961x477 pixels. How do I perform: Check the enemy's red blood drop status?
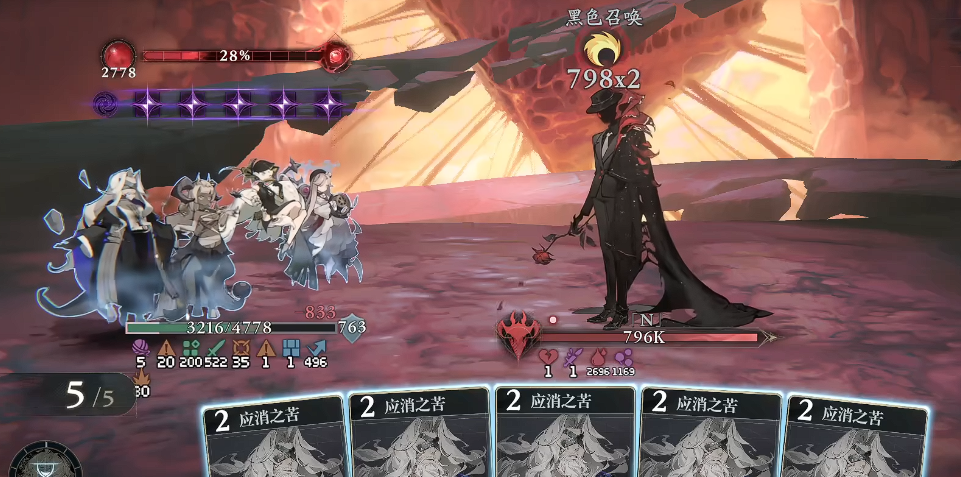point(597,356)
